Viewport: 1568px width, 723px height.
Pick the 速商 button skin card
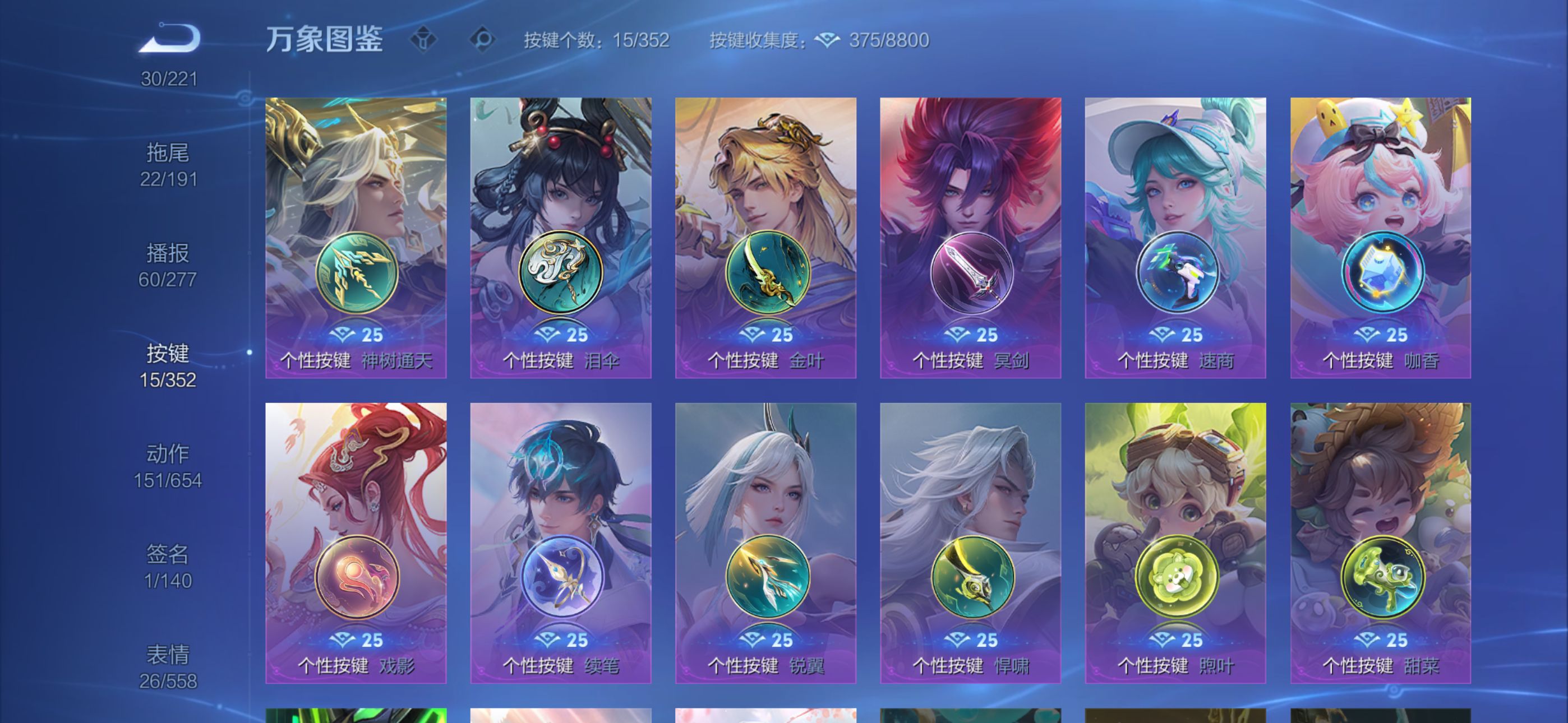coord(1175,237)
